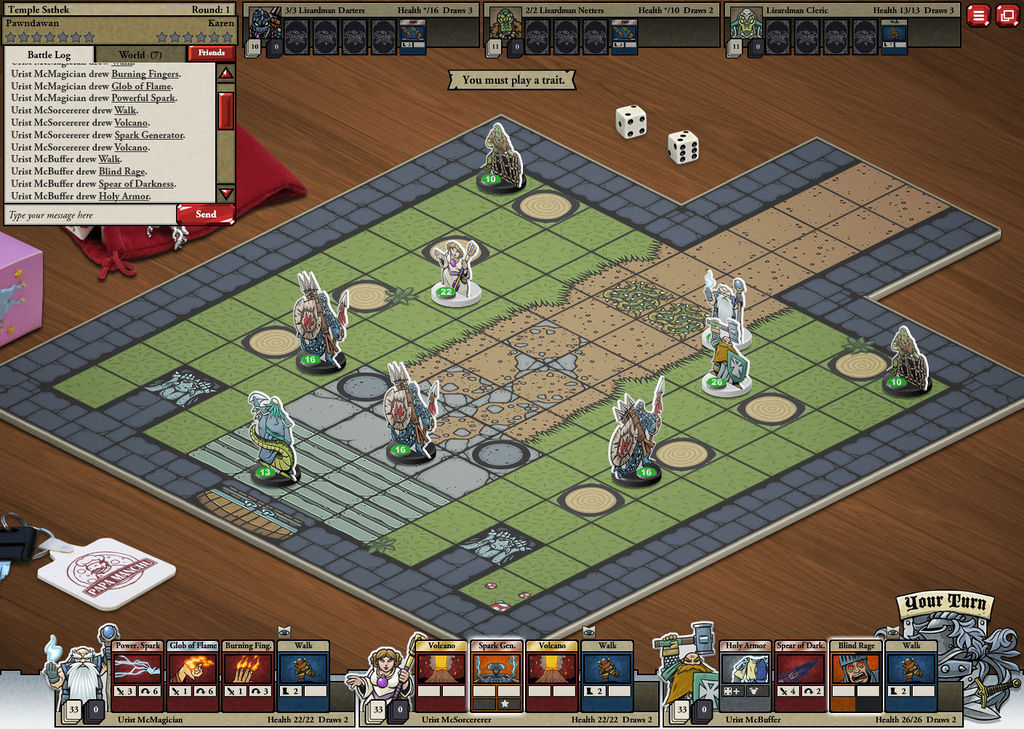Screen dimensions: 1024x729
Task: Focus the chat message input field
Action: pyautogui.click(x=90, y=215)
